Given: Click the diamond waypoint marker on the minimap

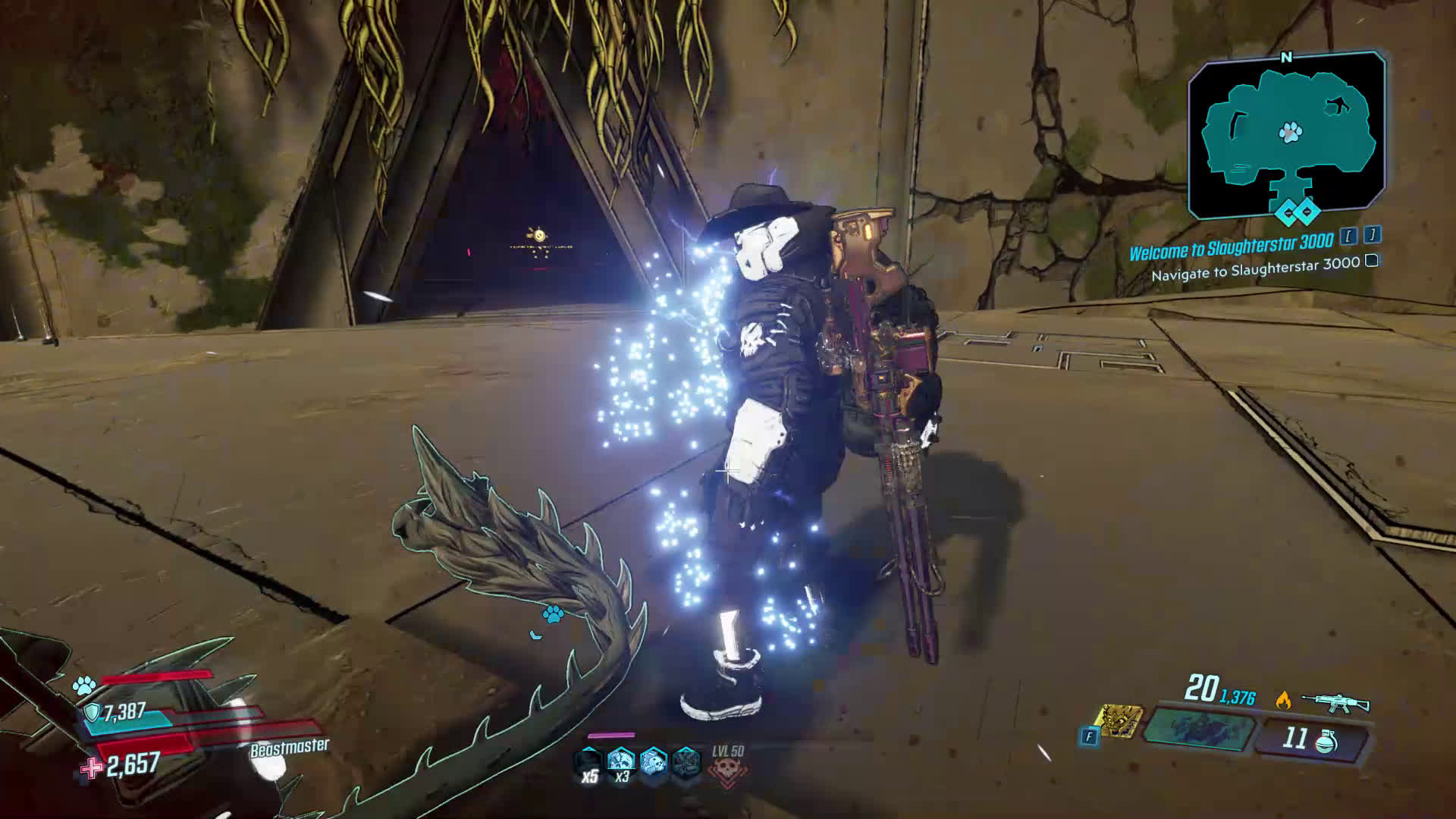Looking at the screenshot, I should coord(1297,212).
